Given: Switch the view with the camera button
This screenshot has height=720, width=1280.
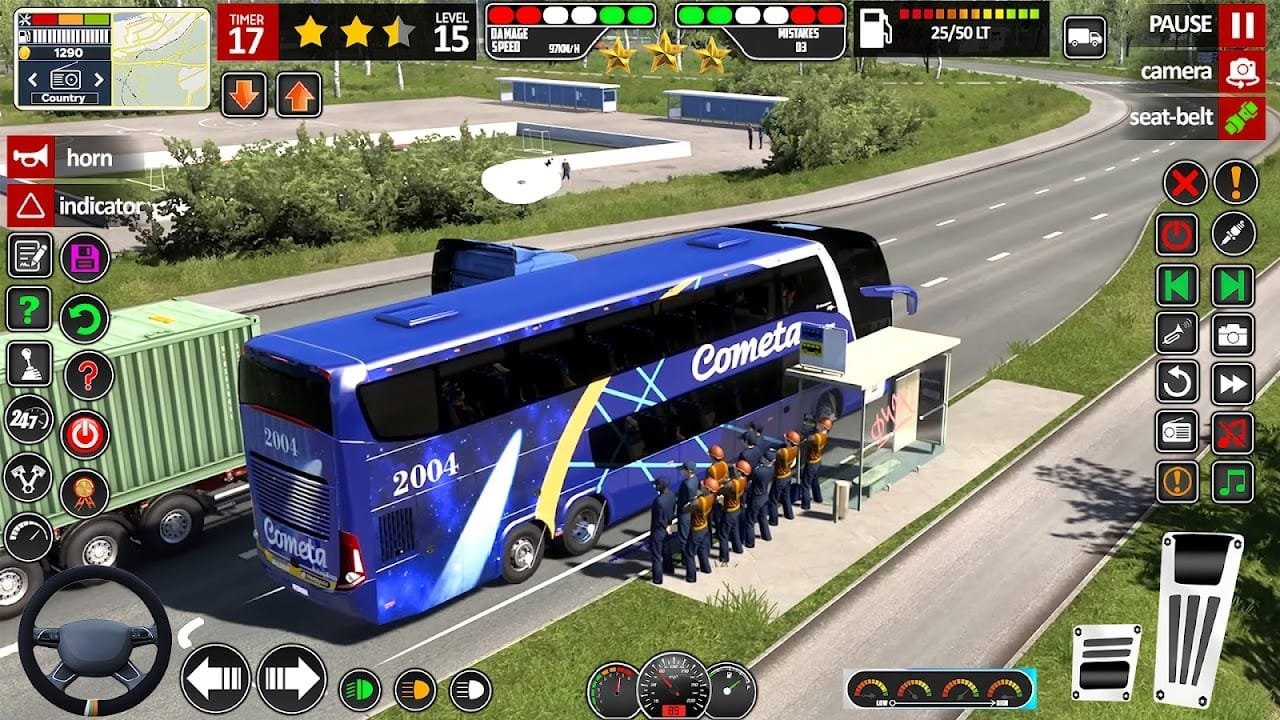Looking at the screenshot, I should pos(1241,71).
